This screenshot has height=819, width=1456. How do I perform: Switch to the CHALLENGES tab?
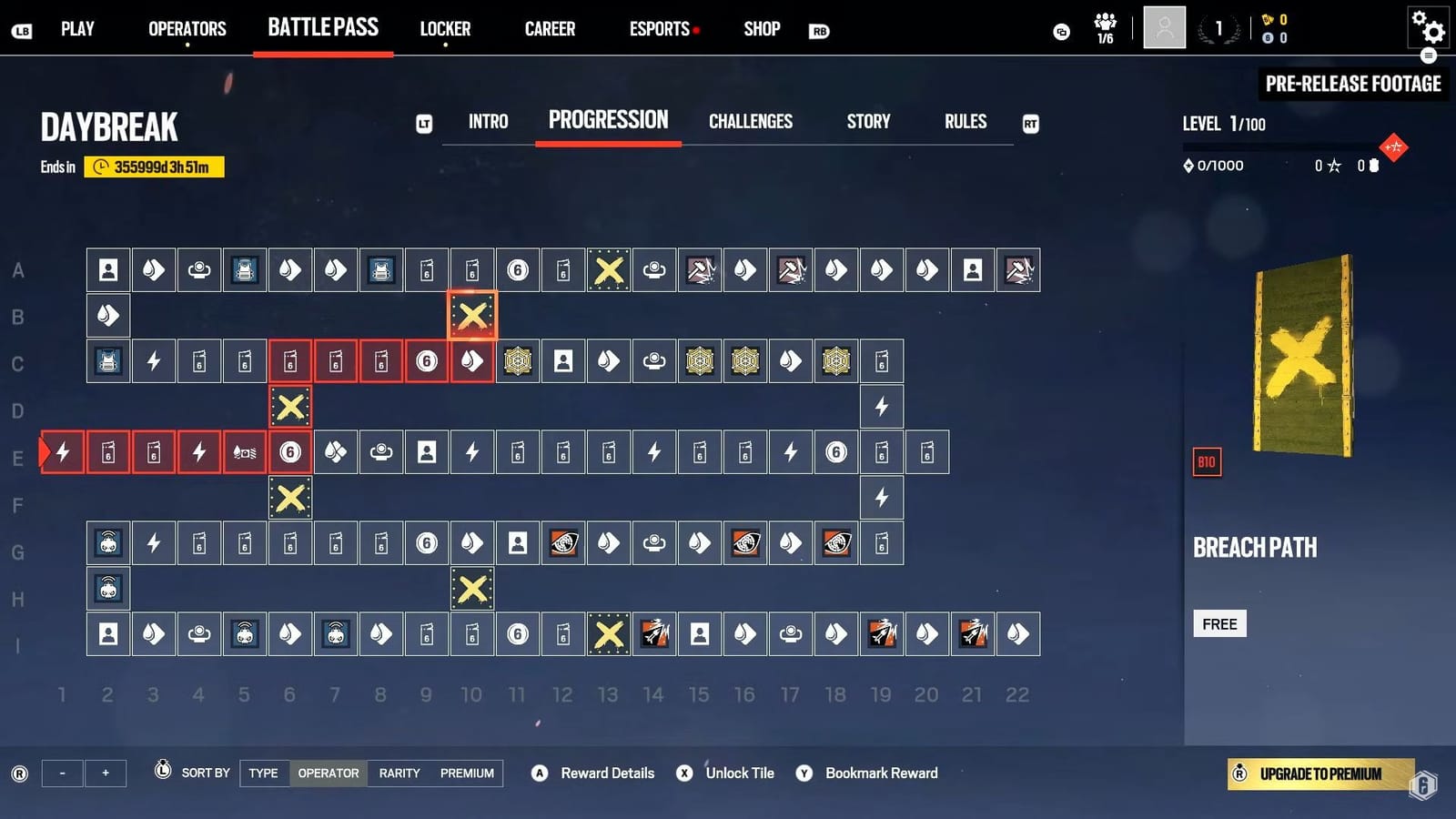(751, 121)
